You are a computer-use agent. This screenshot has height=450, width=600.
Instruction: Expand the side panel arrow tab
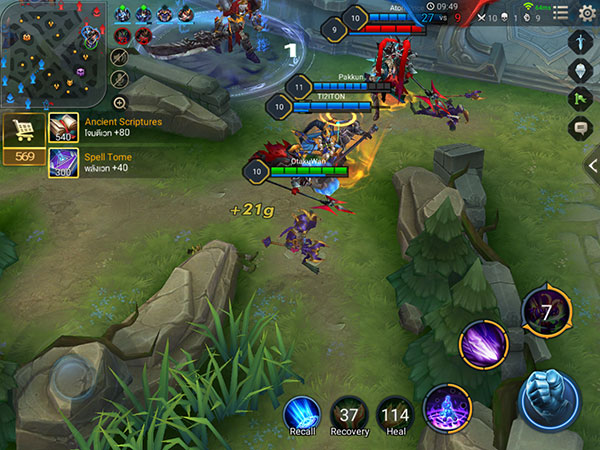point(592,165)
